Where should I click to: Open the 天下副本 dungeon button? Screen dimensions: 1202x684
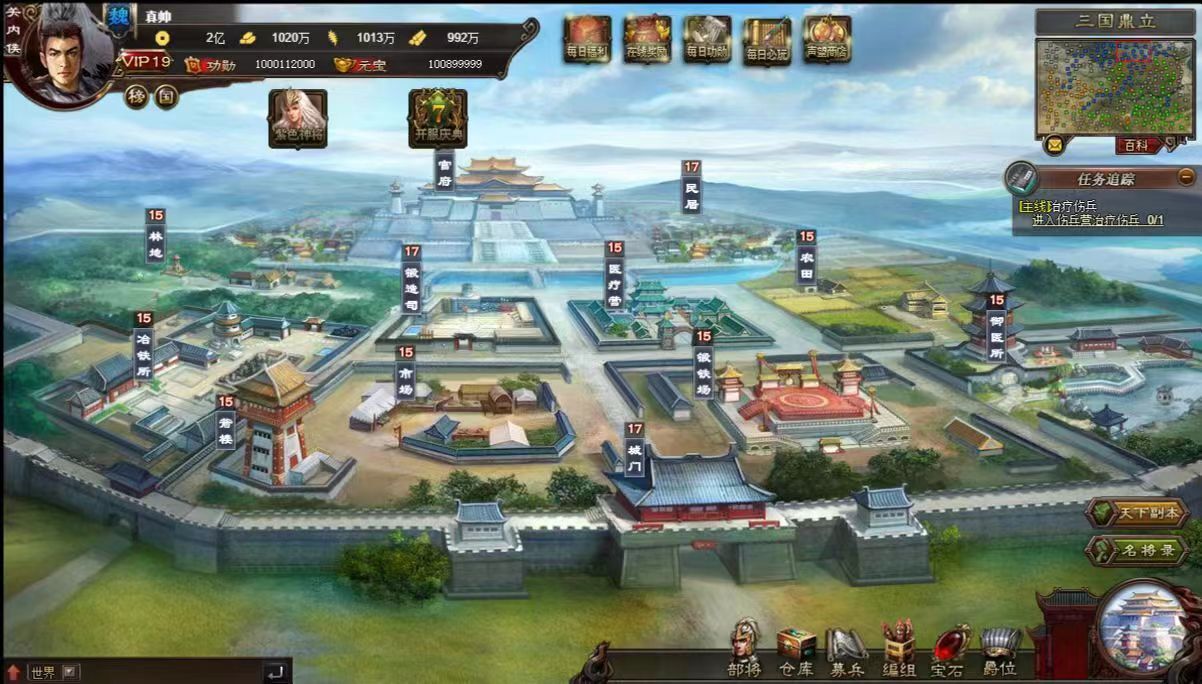1137,514
